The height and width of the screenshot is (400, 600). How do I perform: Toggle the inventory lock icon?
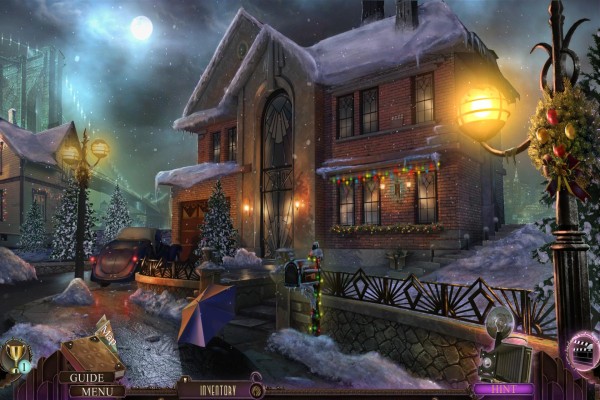[x=256, y=387]
